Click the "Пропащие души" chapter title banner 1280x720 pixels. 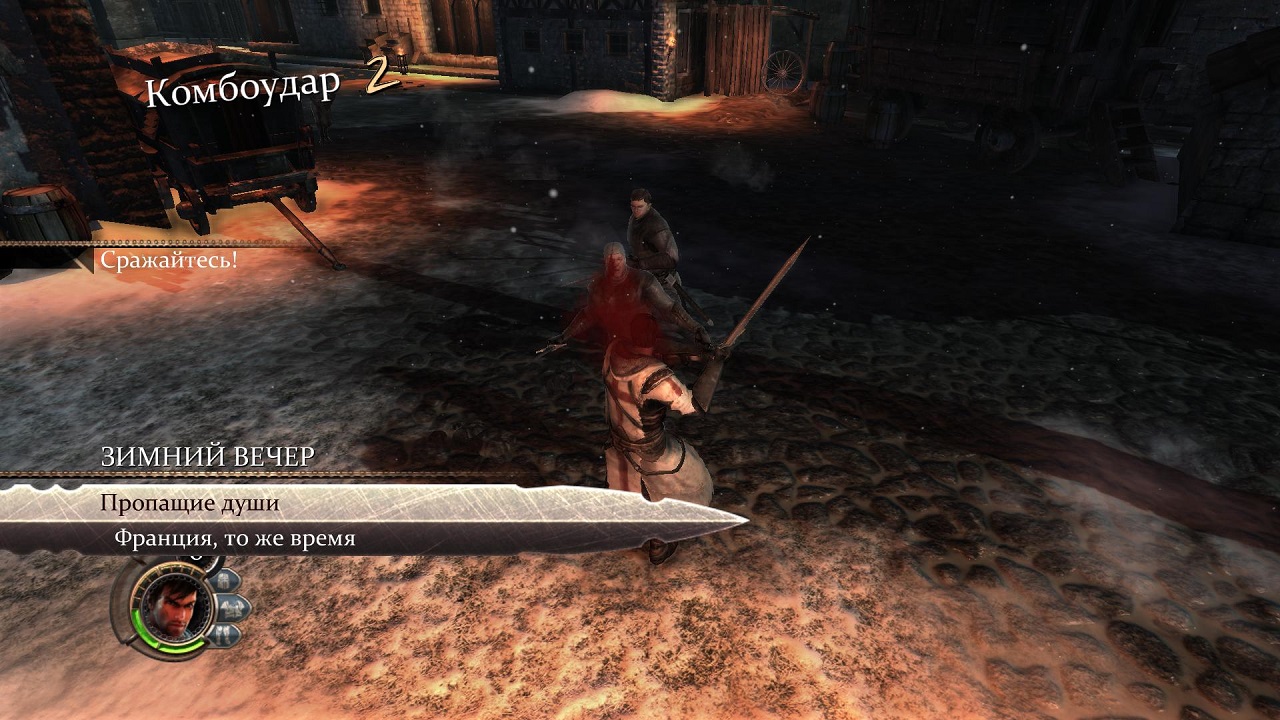(189, 503)
